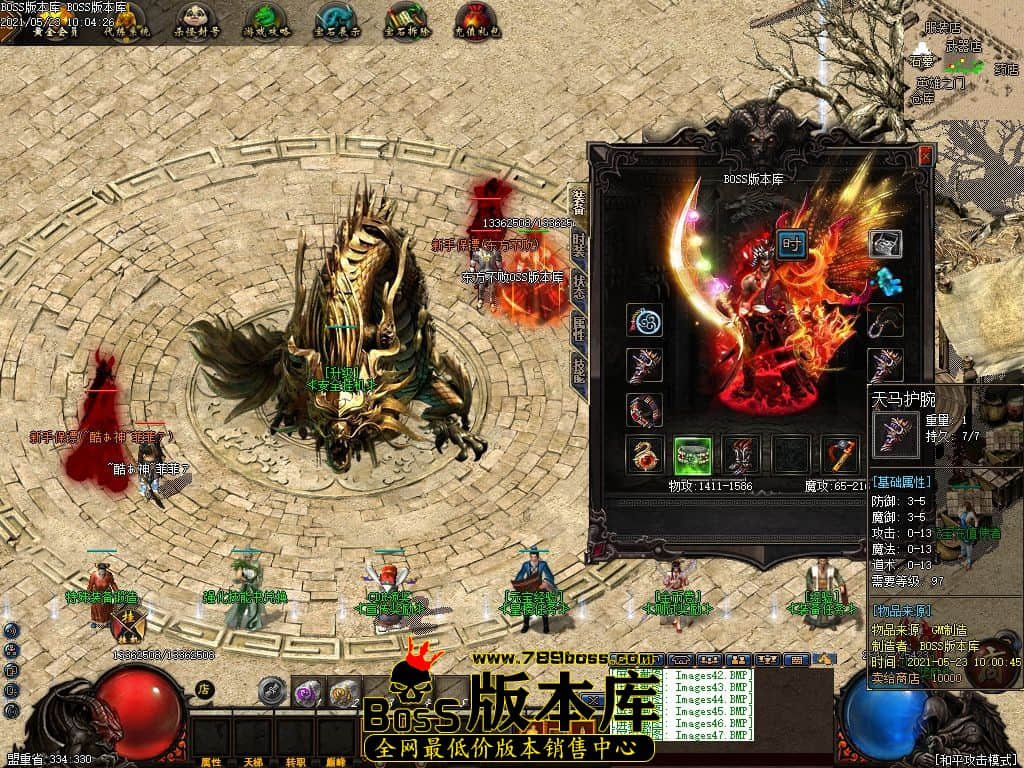Viewport: 1024px width, 768px height.
Task: Select the necklace slot on the right
Action: coord(885,320)
